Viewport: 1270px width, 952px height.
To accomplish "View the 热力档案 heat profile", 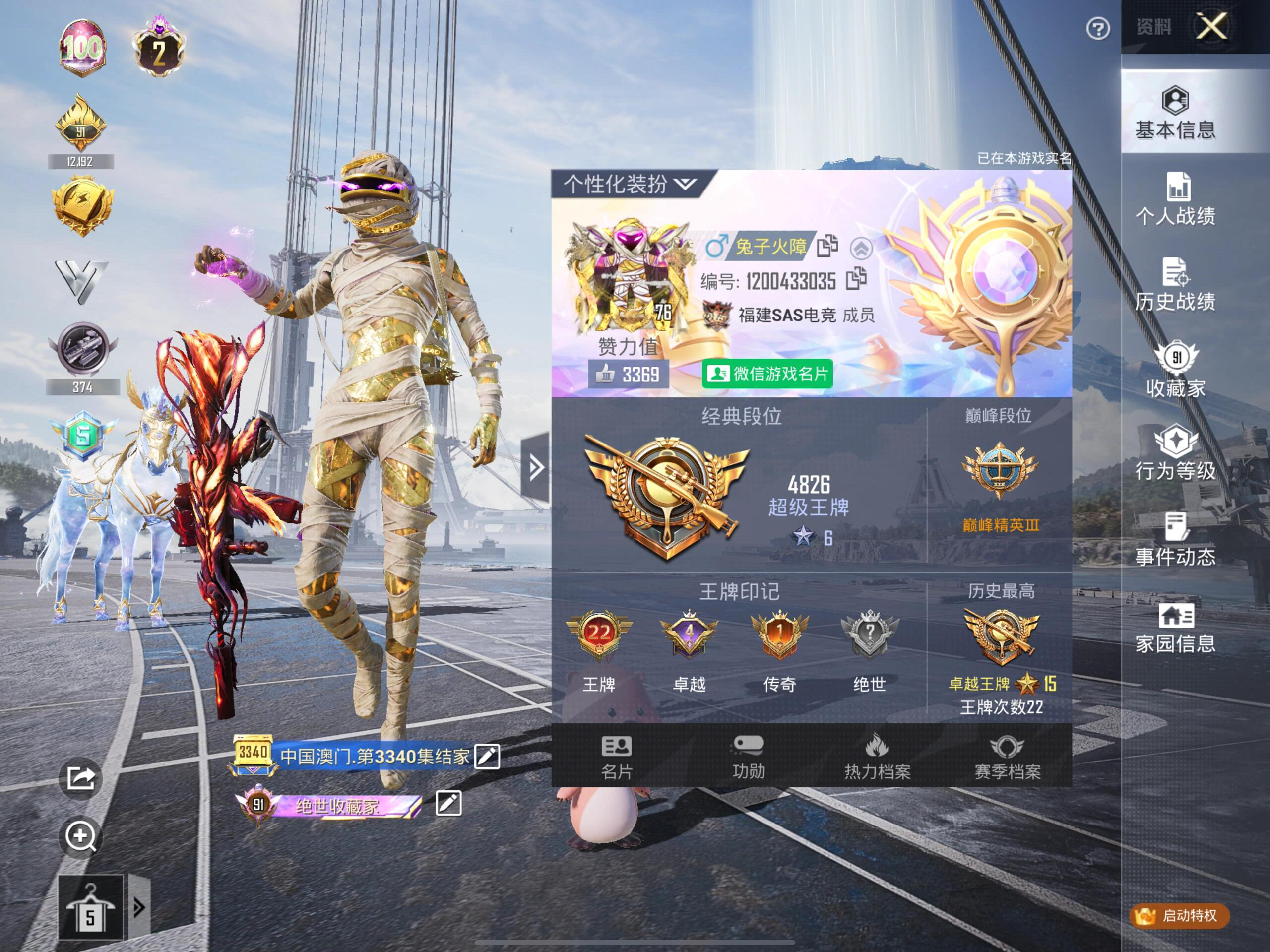I will (877, 758).
